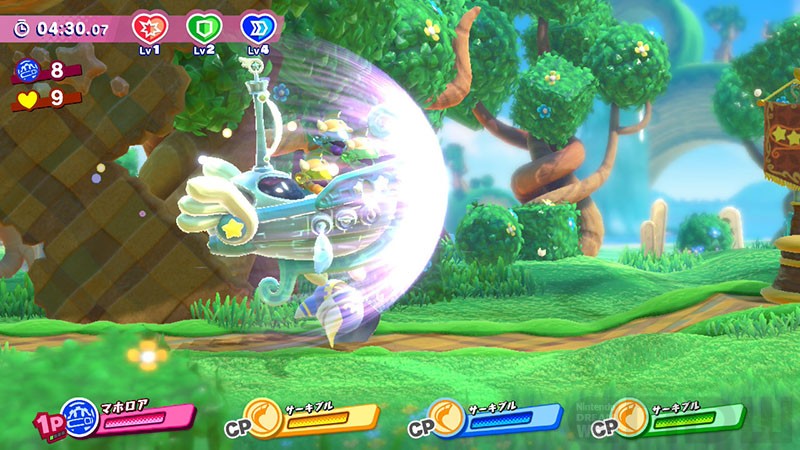Choose the green サーキブル CP portrait
Viewport: 800px width, 450px height.
[x=630, y=416]
